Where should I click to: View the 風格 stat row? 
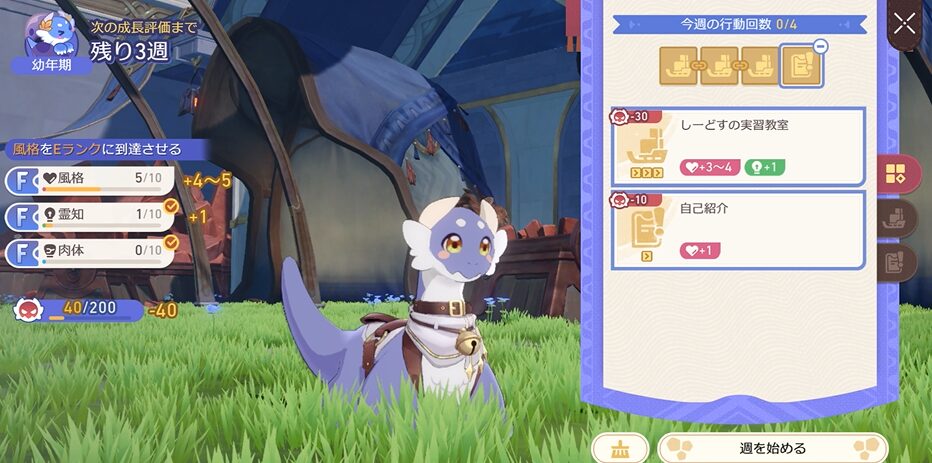92,180
